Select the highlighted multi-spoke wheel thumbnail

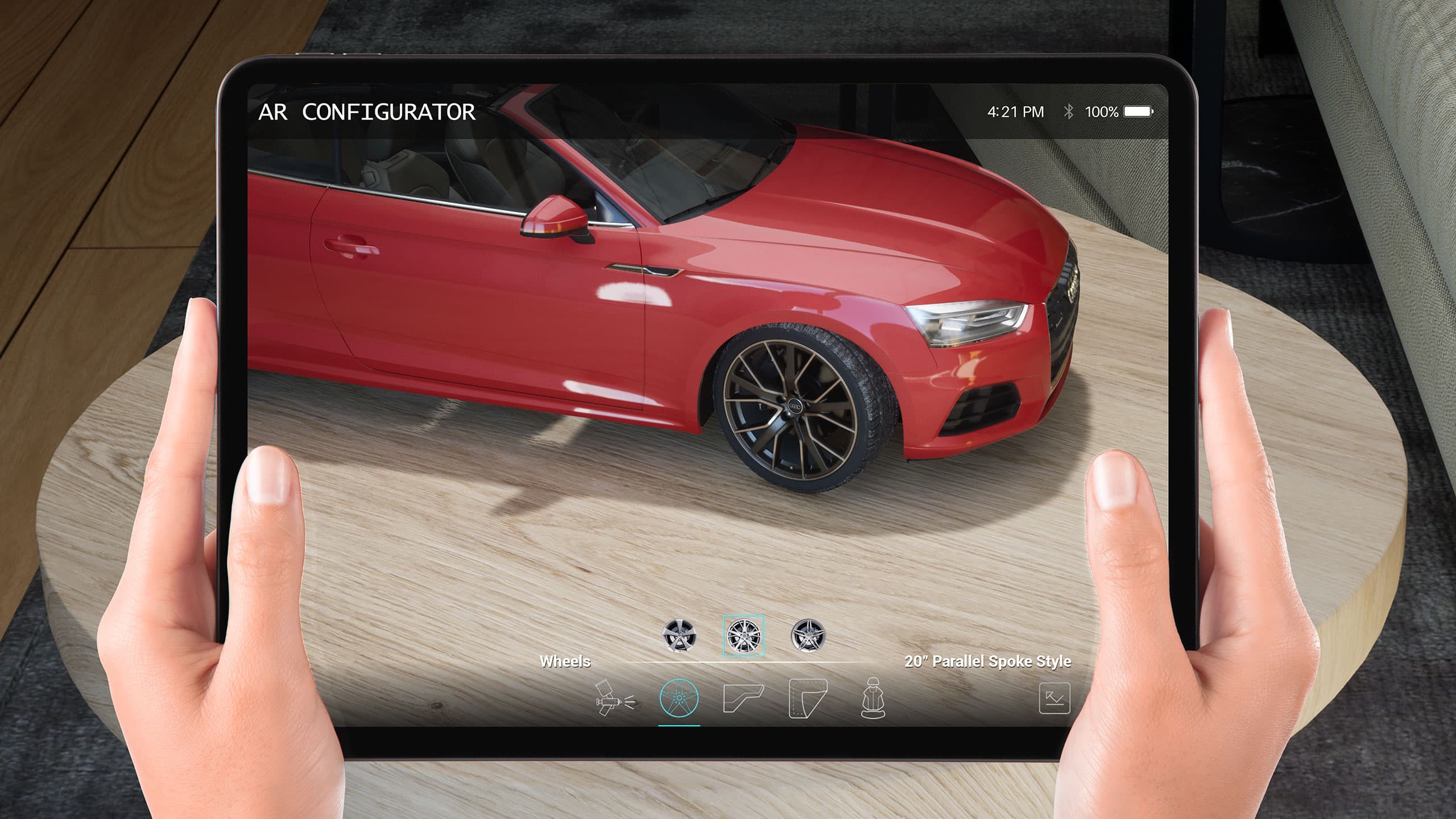tap(743, 635)
